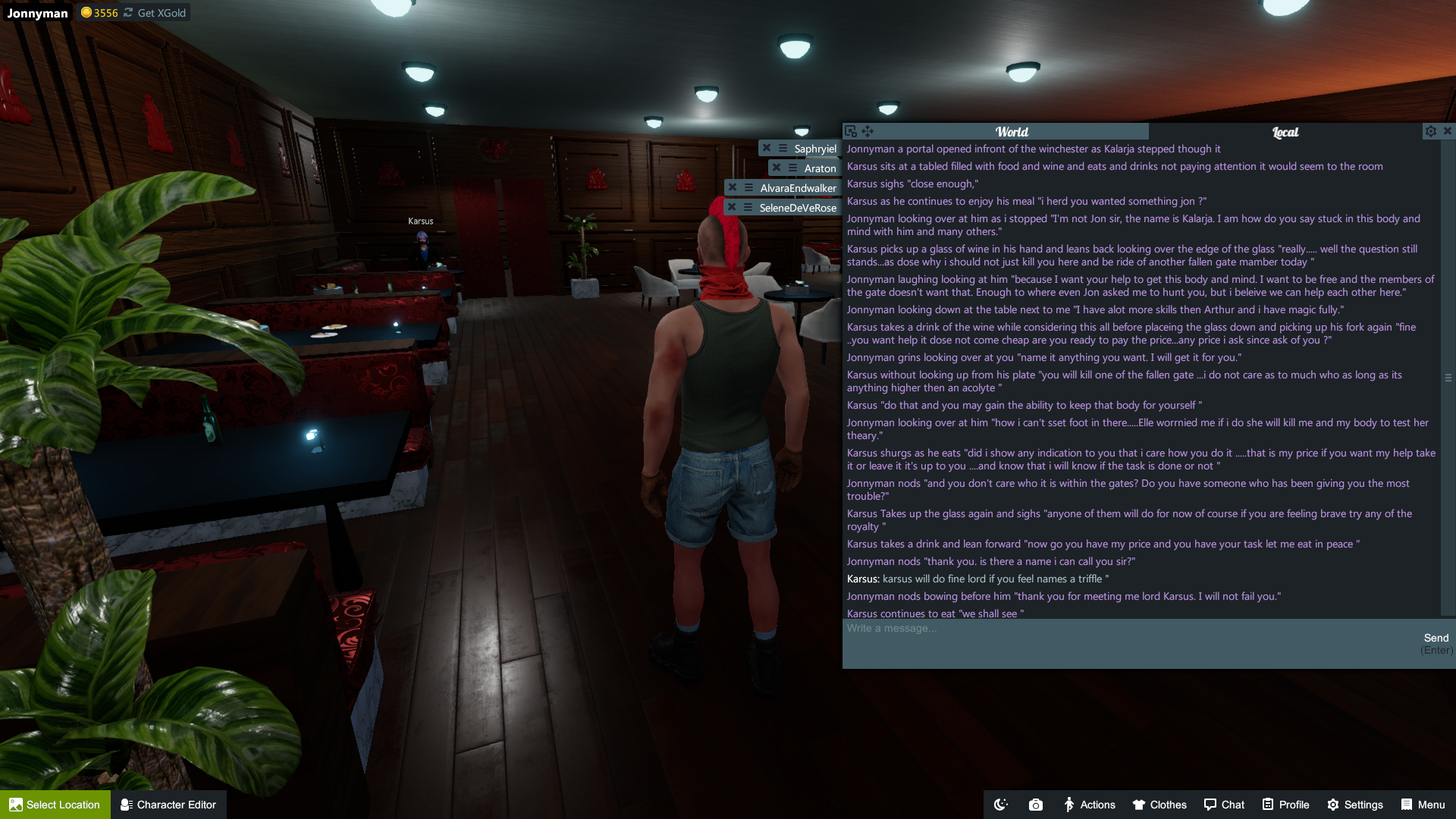Switch to the World chat tab
Viewport: 1456px width, 819px height.
(1012, 132)
